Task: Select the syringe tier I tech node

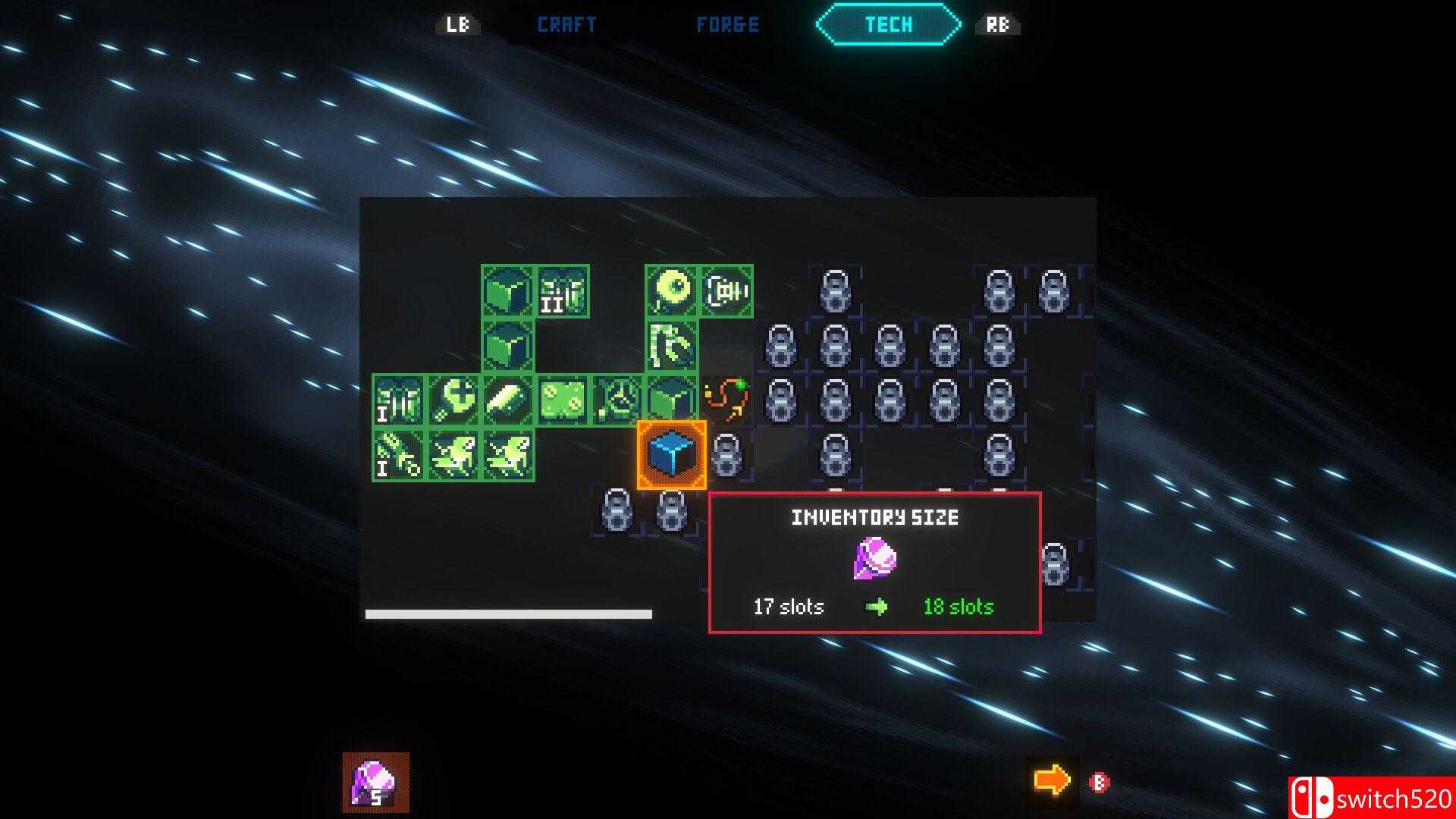Action: click(399, 454)
